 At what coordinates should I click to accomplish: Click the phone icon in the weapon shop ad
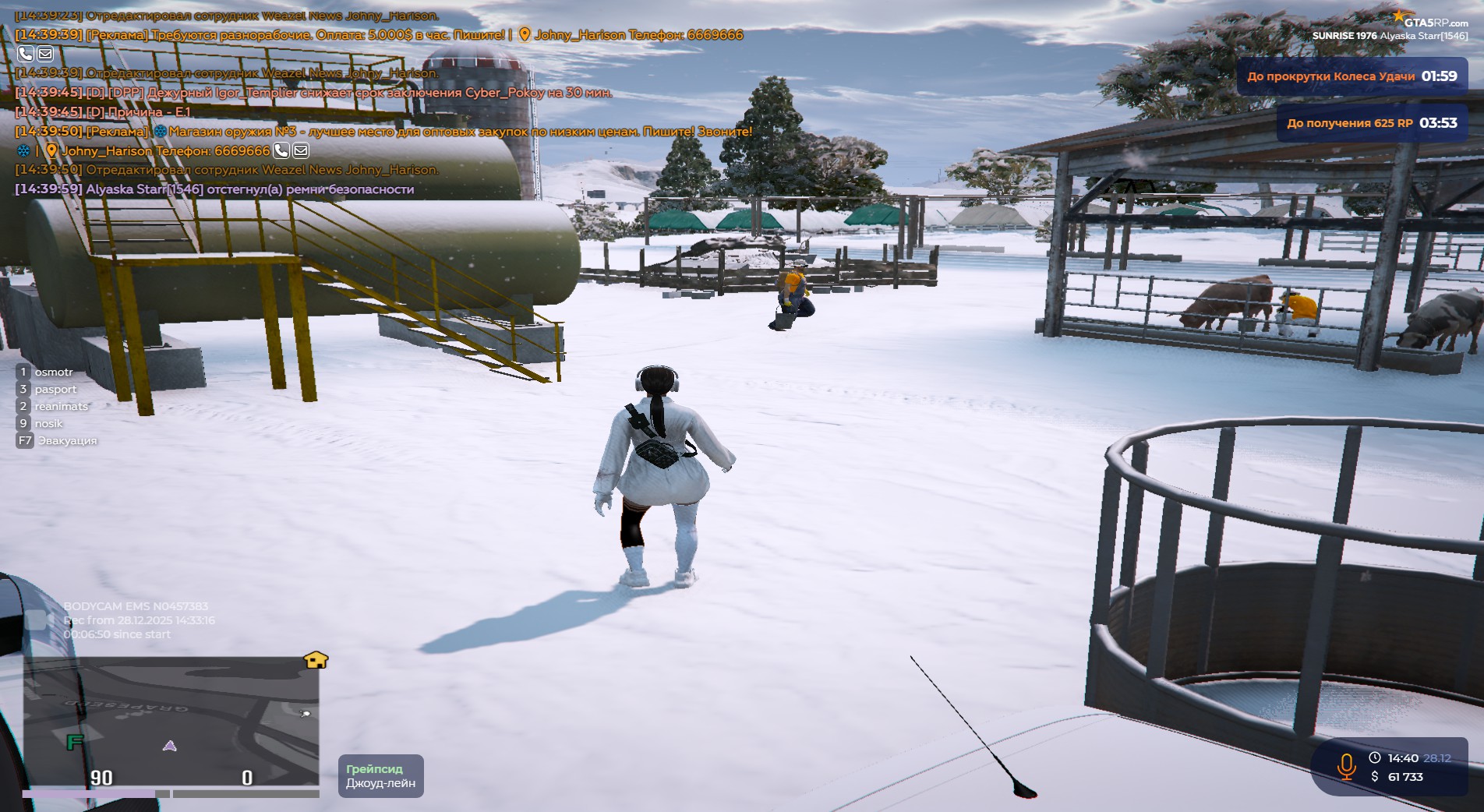coord(281,150)
